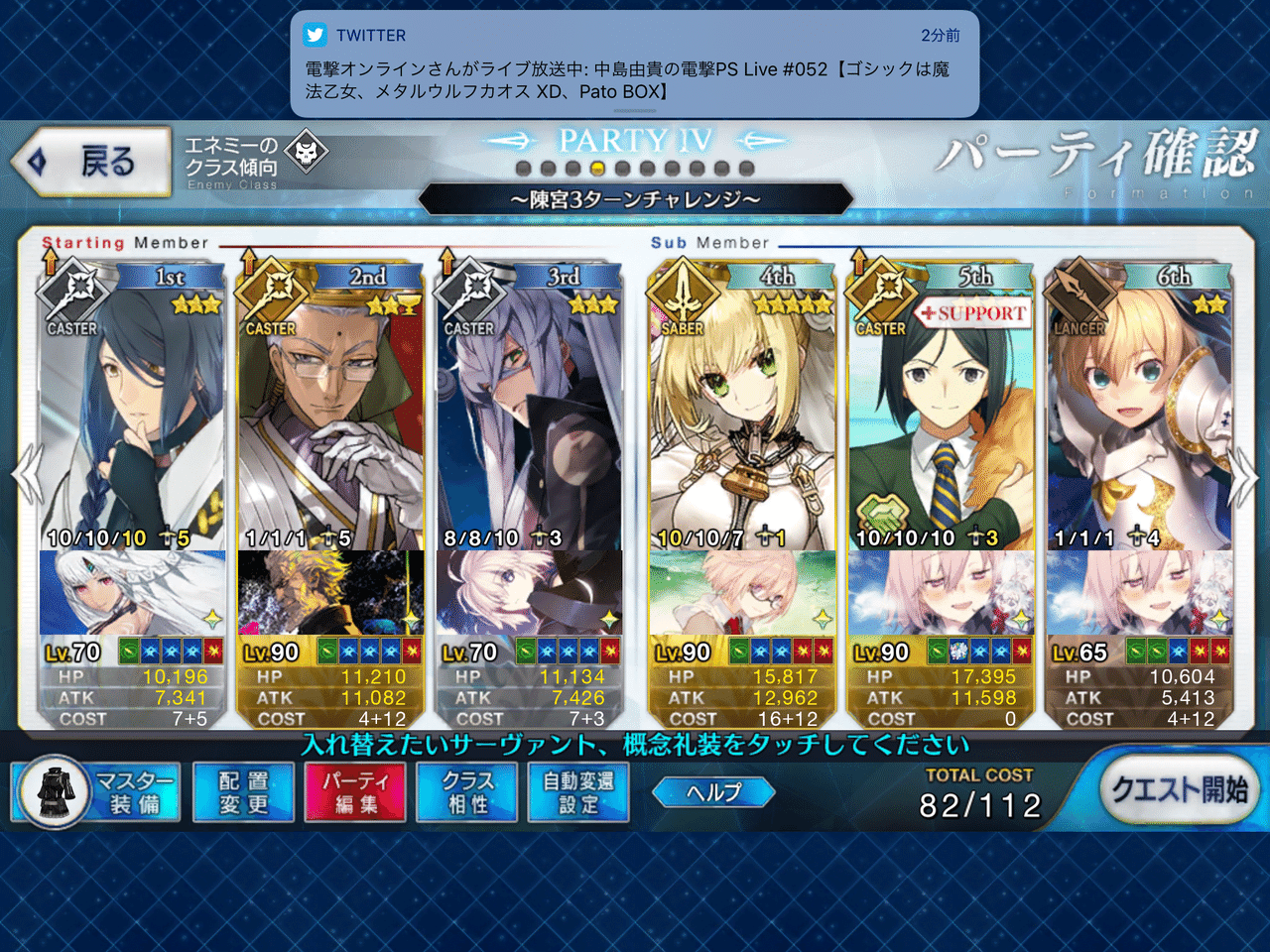Open the パーティ編集 party edit menu
The width and height of the screenshot is (1270, 952).
point(354,792)
